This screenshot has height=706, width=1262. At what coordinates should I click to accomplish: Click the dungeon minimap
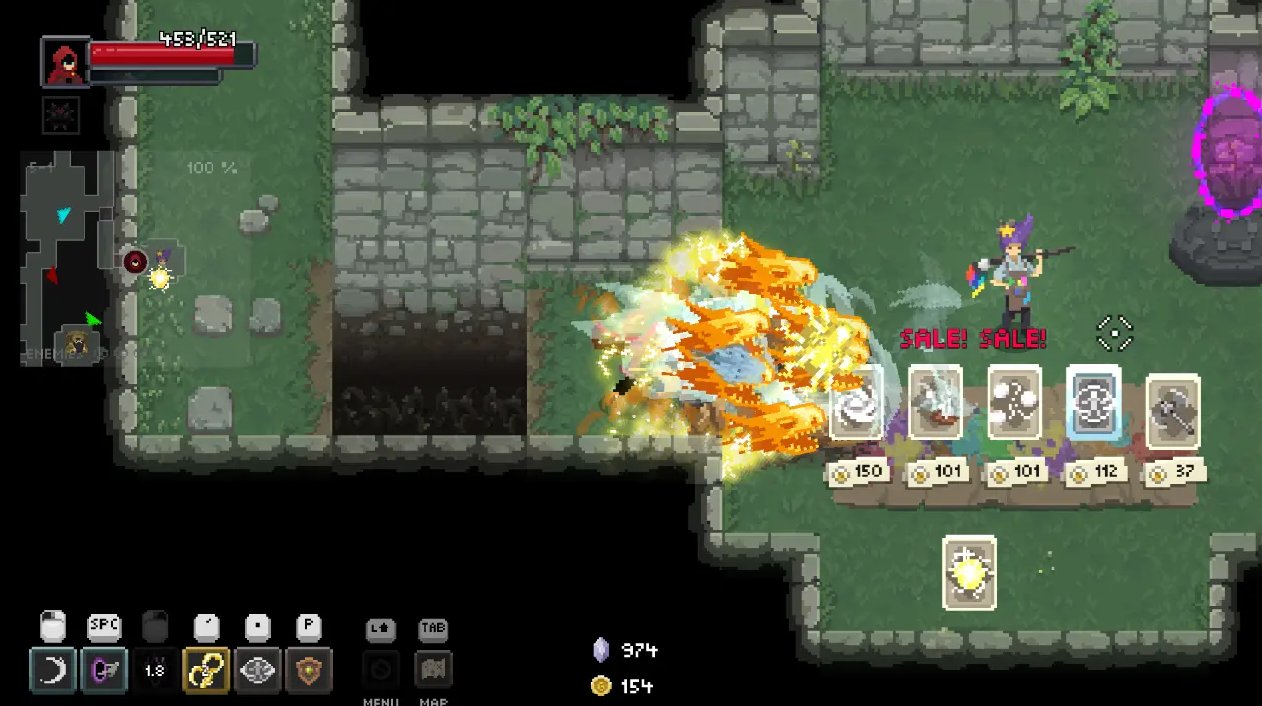point(68,257)
